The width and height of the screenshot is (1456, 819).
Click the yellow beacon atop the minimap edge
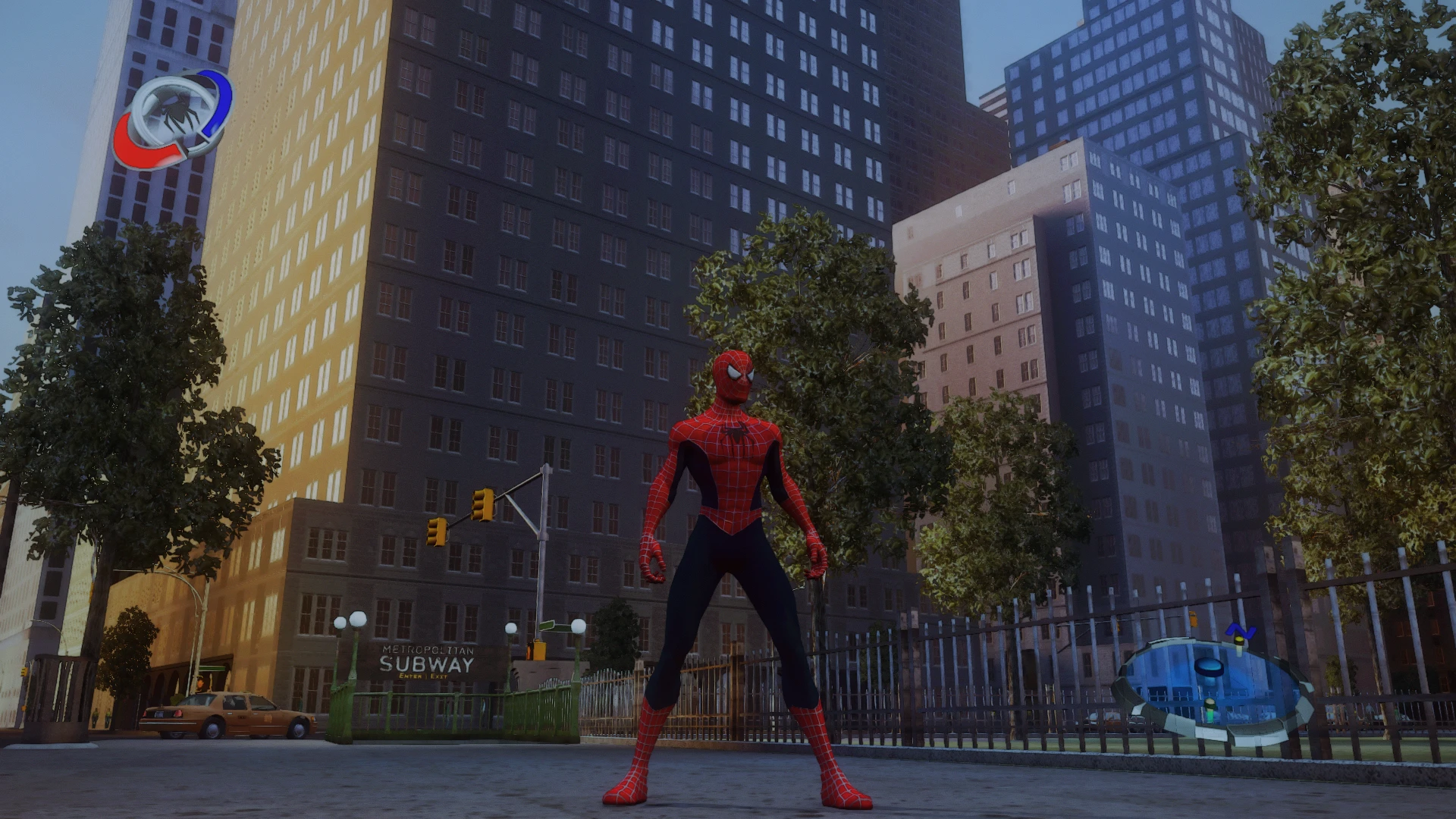(1238, 642)
